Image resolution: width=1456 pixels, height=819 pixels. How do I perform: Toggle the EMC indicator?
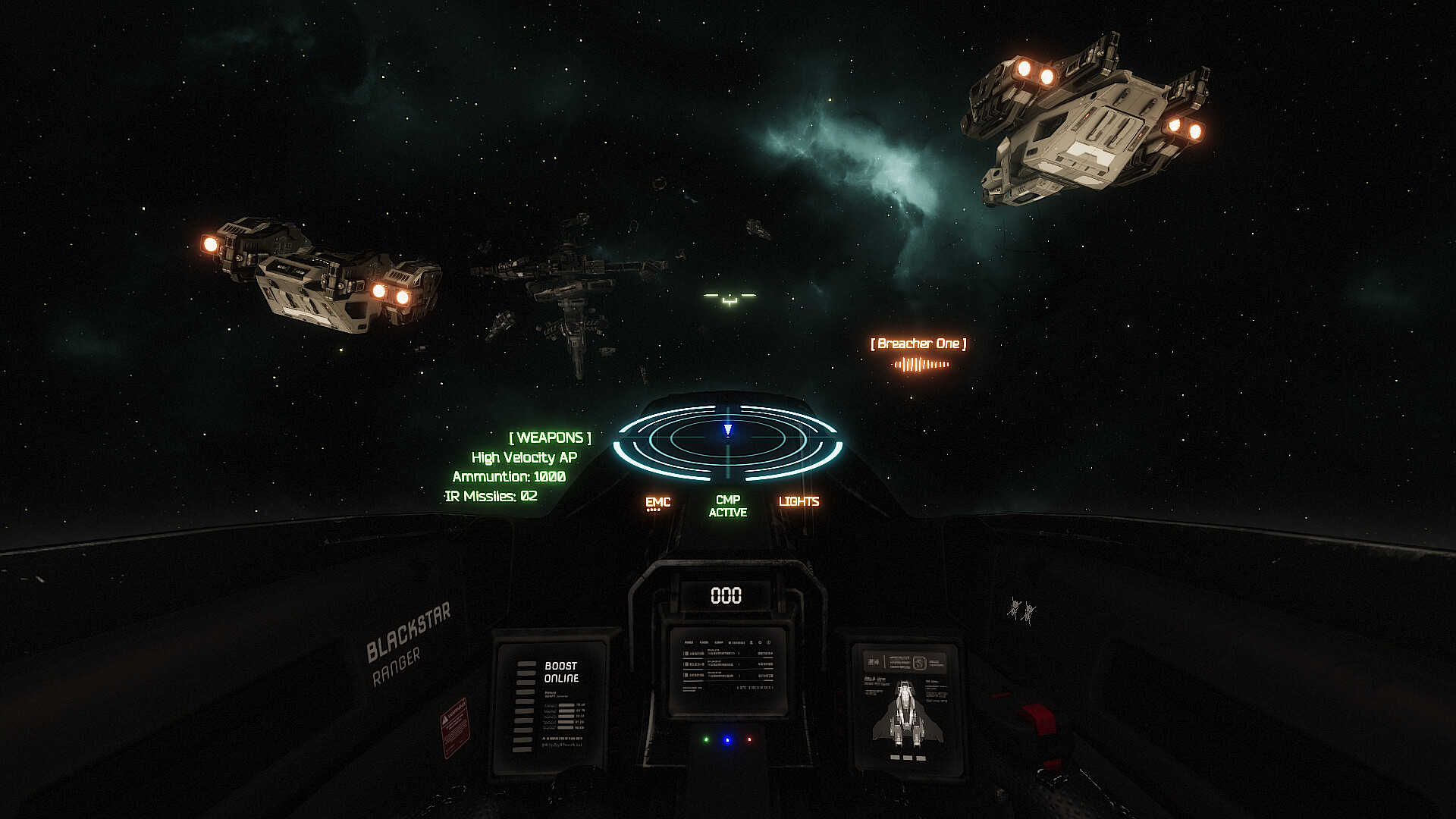pyautogui.click(x=657, y=502)
